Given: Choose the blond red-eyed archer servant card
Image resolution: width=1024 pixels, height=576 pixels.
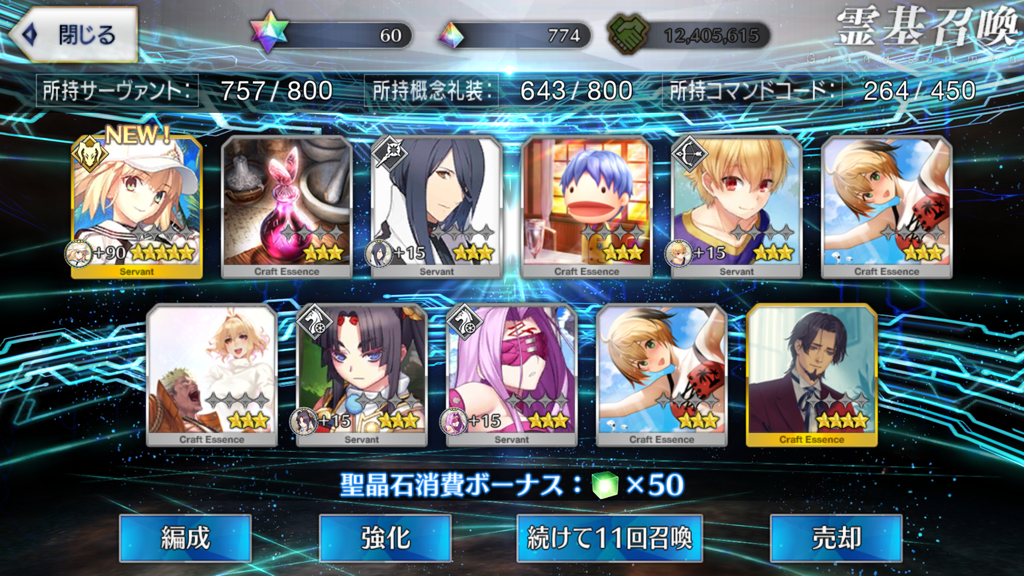Looking at the screenshot, I should pyautogui.click(x=736, y=207).
